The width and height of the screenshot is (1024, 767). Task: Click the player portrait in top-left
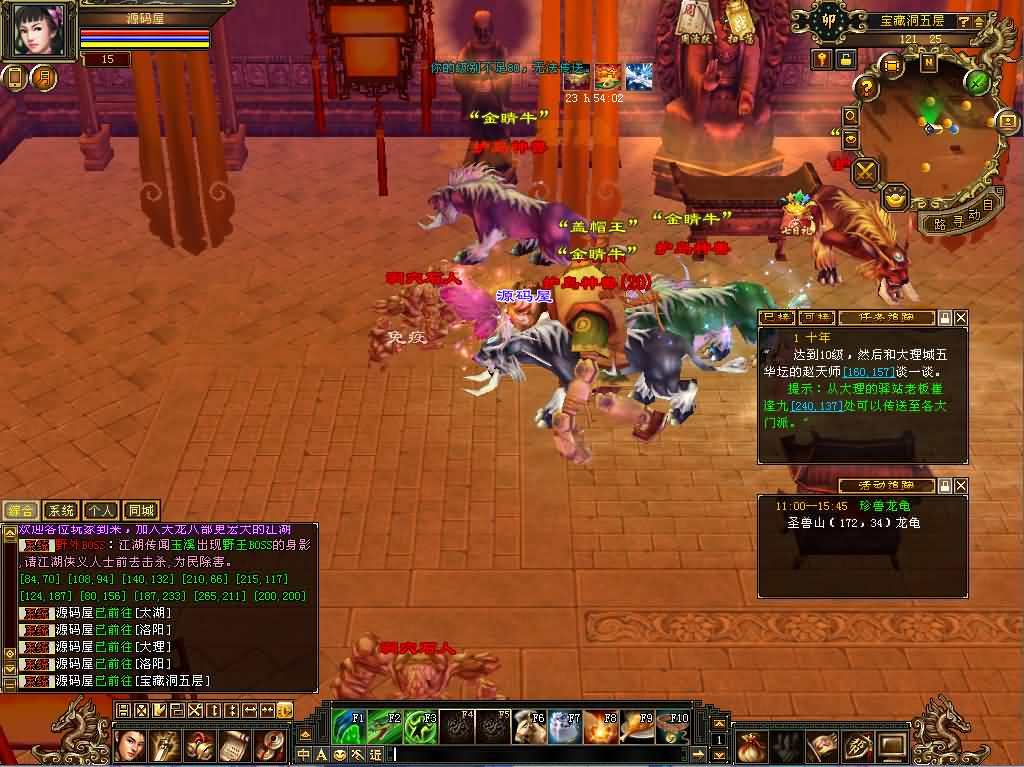[39, 31]
